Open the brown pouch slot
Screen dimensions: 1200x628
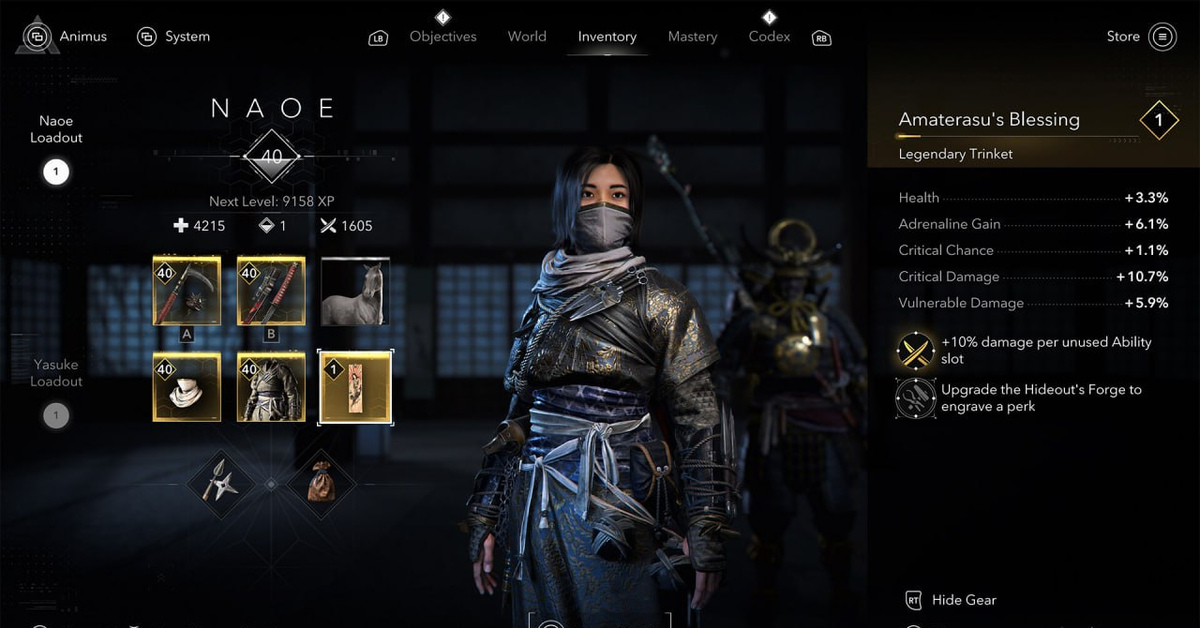tap(321, 484)
